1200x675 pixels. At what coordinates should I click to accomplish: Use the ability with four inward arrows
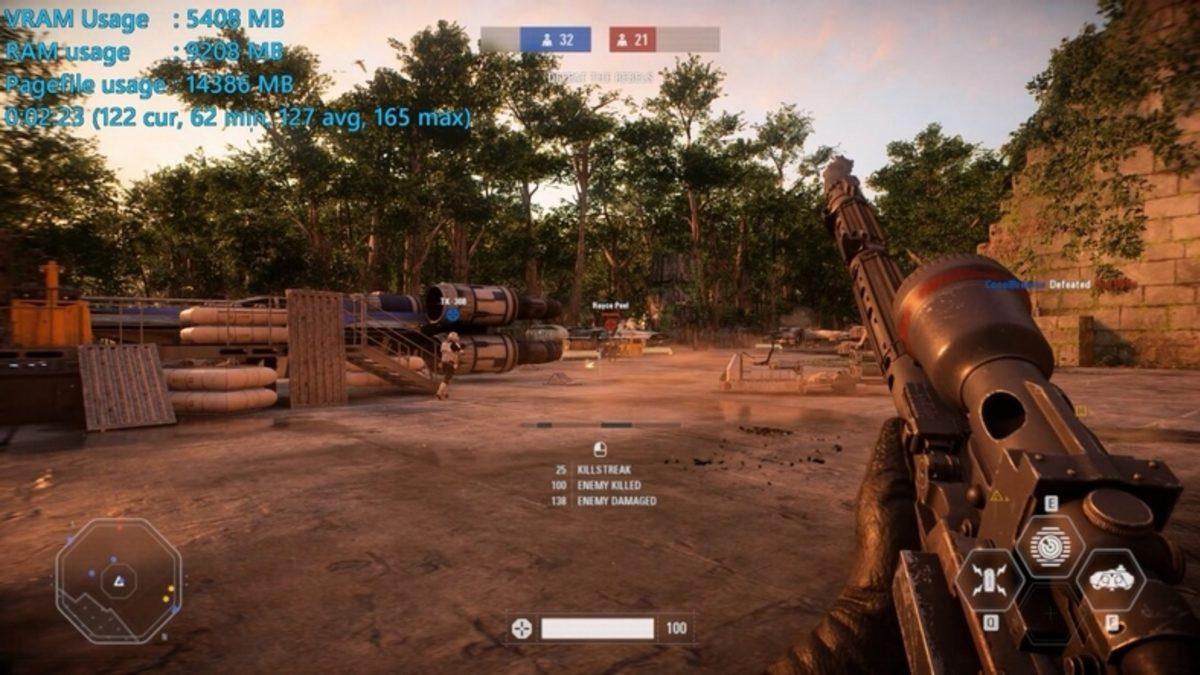pyautogui.click(x=989, y=580)
